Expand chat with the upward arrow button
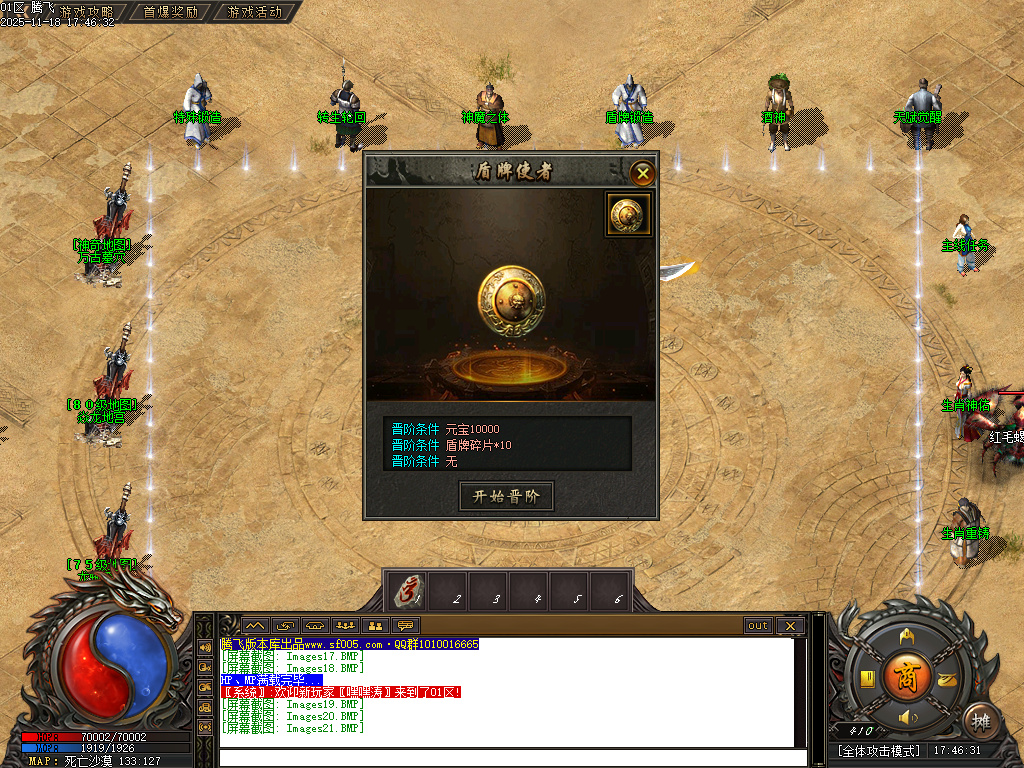This screenshot has width=1024, height=768. point(254,626)
